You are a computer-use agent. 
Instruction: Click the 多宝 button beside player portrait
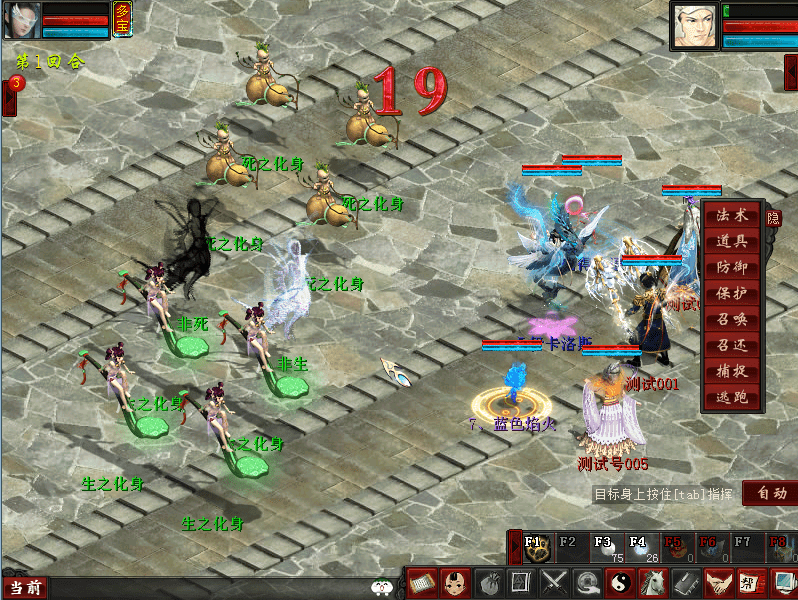(122, 18)
